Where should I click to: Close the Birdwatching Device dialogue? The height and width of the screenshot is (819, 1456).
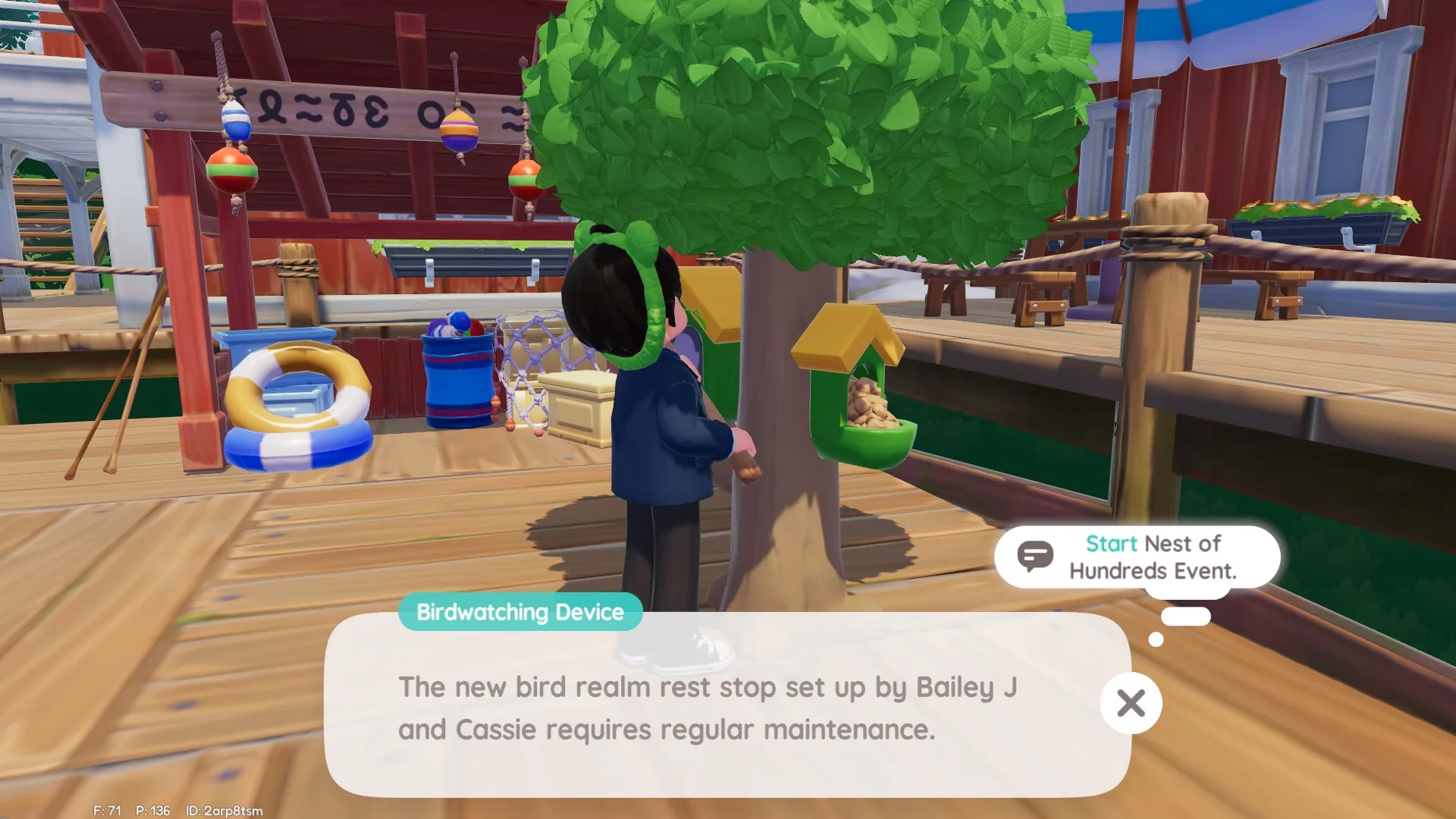1131,704
